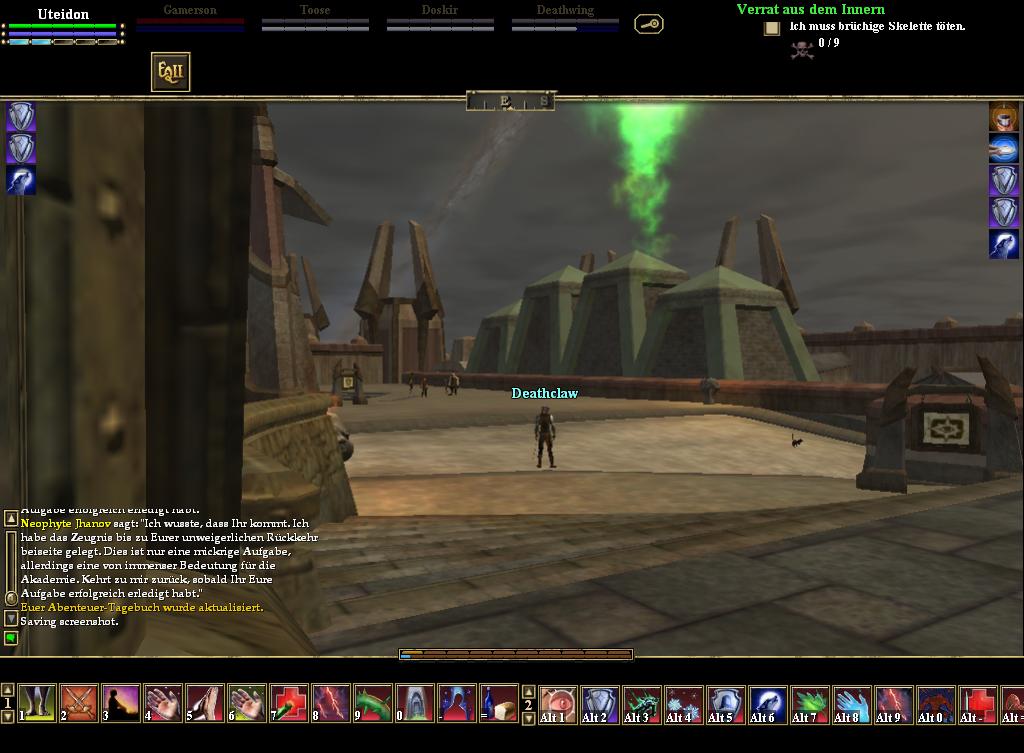Cast the howling wolf moon spell on Alt 6

(768, 703)
